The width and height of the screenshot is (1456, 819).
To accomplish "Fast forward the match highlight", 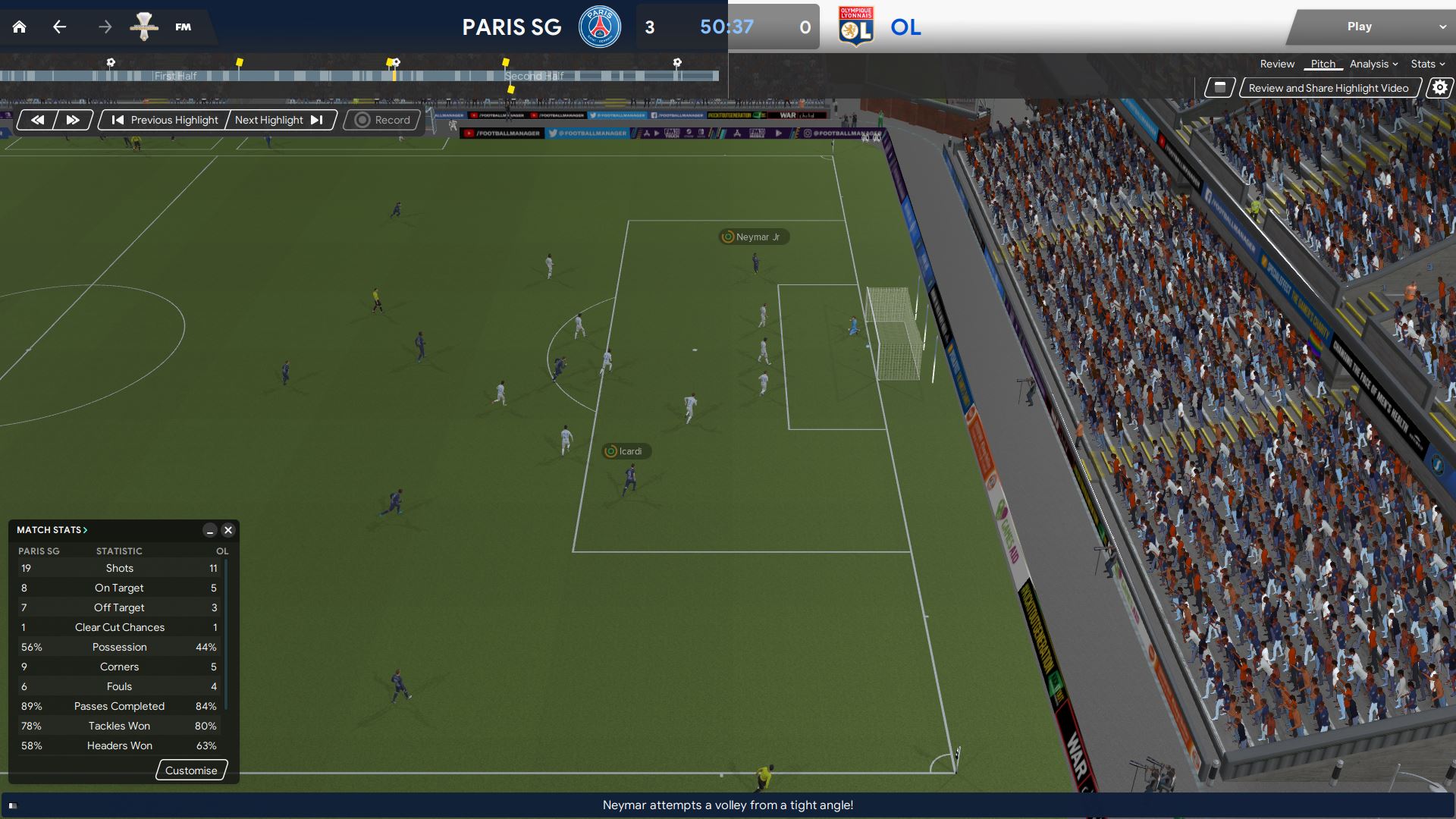I will 73,120.
